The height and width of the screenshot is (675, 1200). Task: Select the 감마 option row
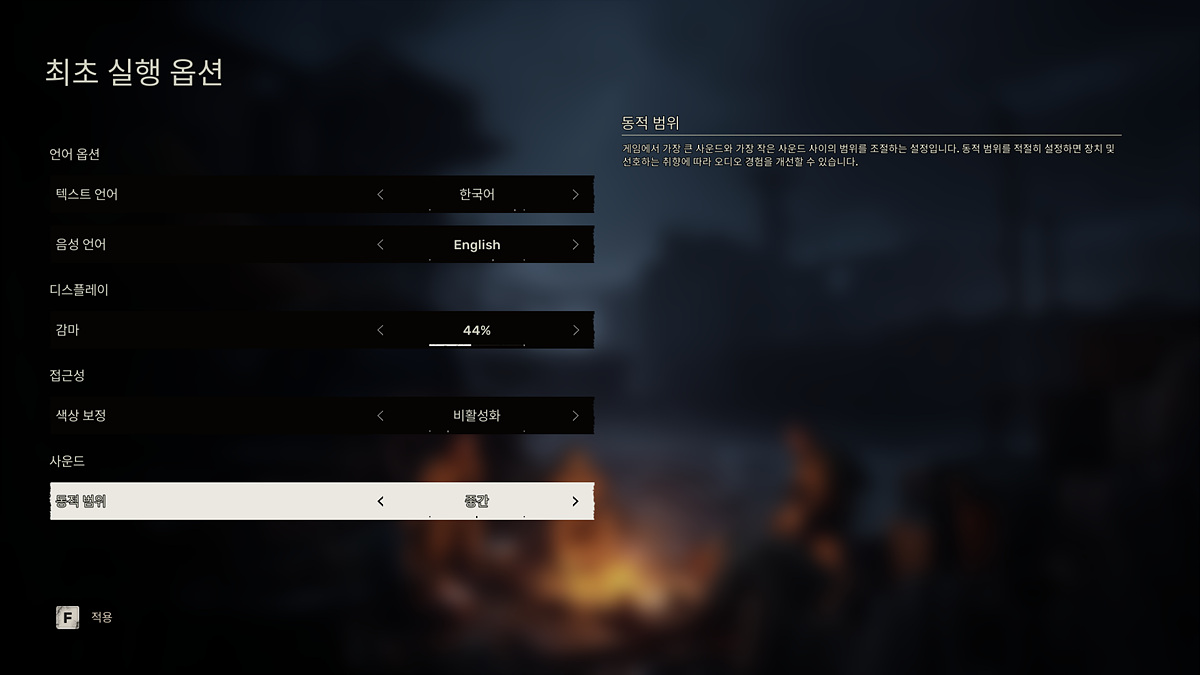click(x=200, y=330)
